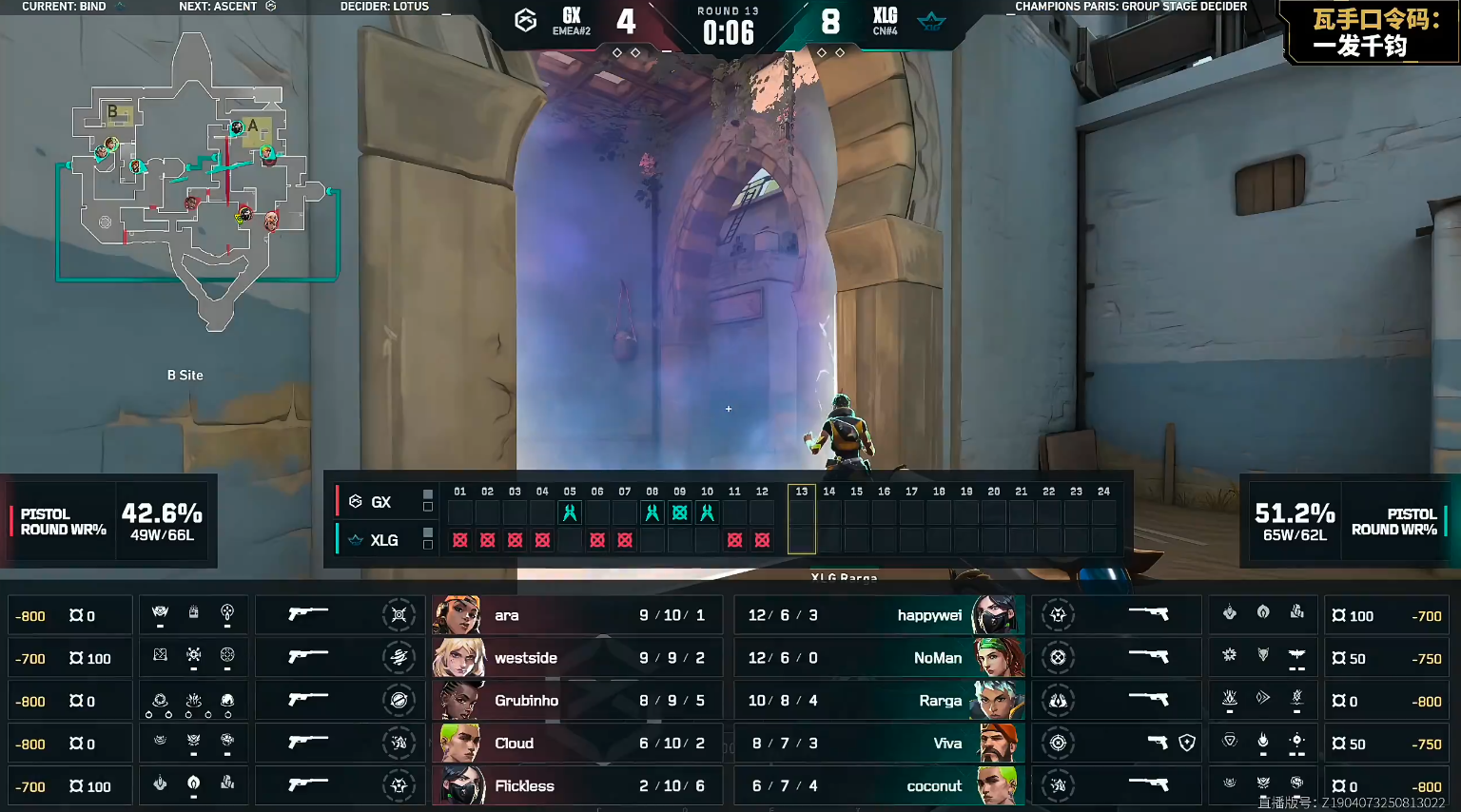The height and width of the screenshot is (812, 1461).
Task: Select round 13 in the round timeline
Action: [x=802, y=519]
